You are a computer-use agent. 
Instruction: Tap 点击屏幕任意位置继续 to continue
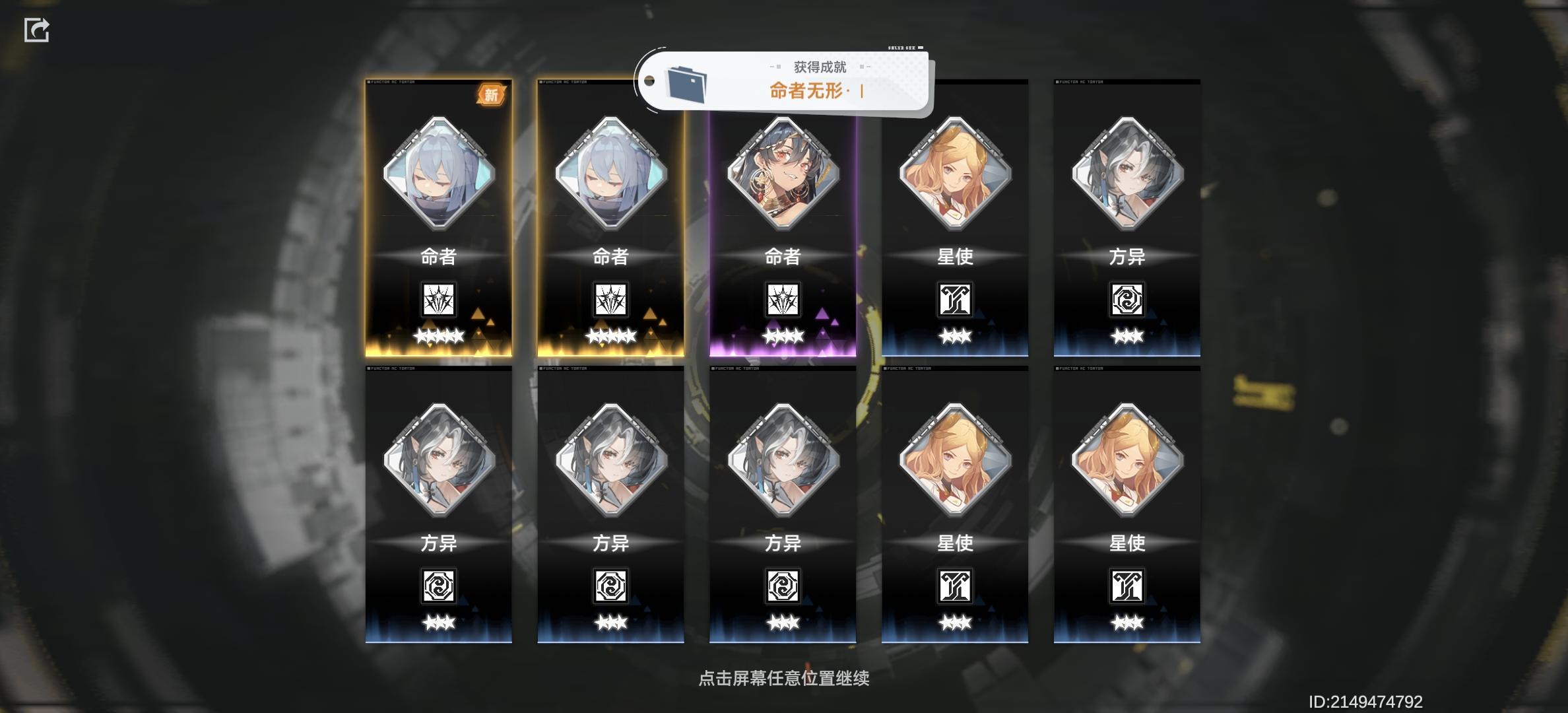coord(783,679)
